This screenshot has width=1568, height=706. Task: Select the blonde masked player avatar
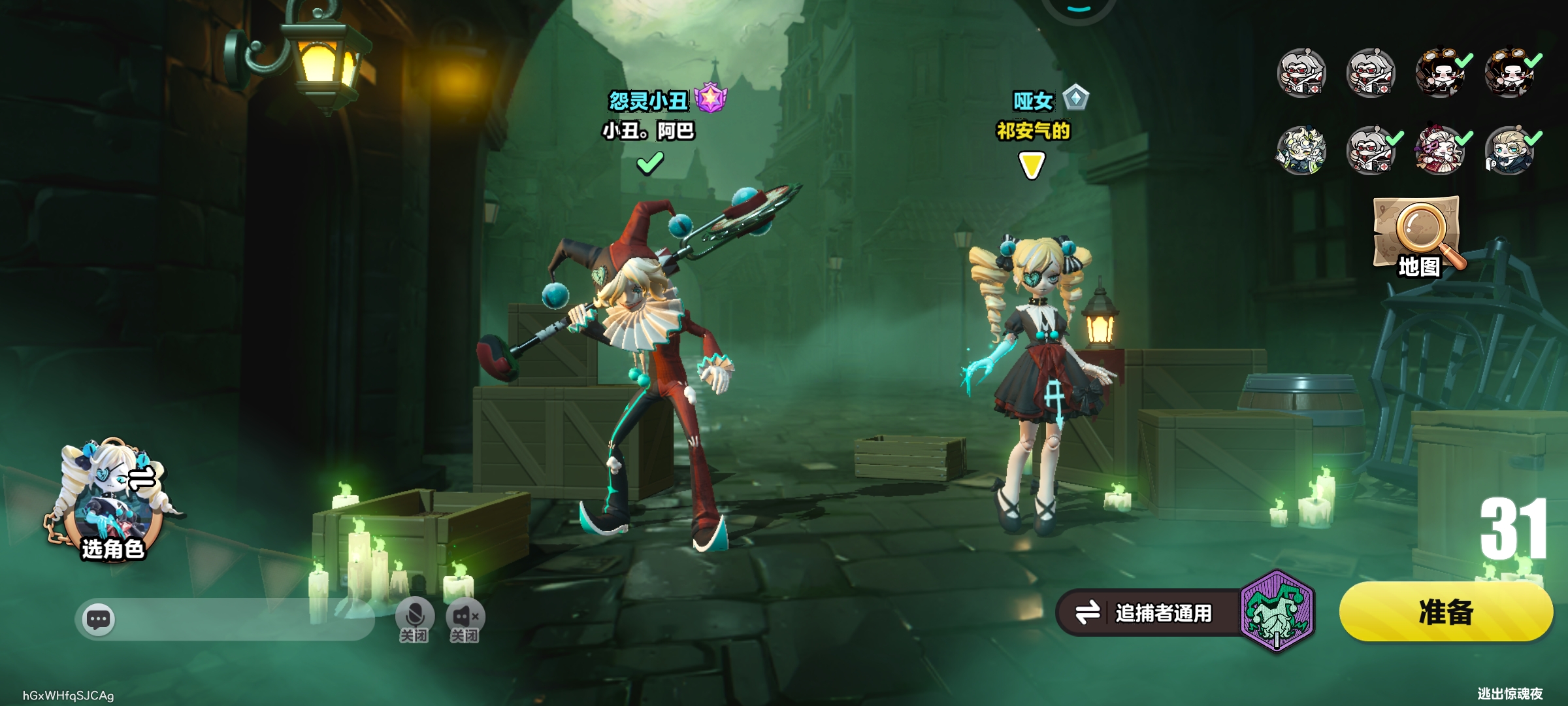coord(1509,152)
